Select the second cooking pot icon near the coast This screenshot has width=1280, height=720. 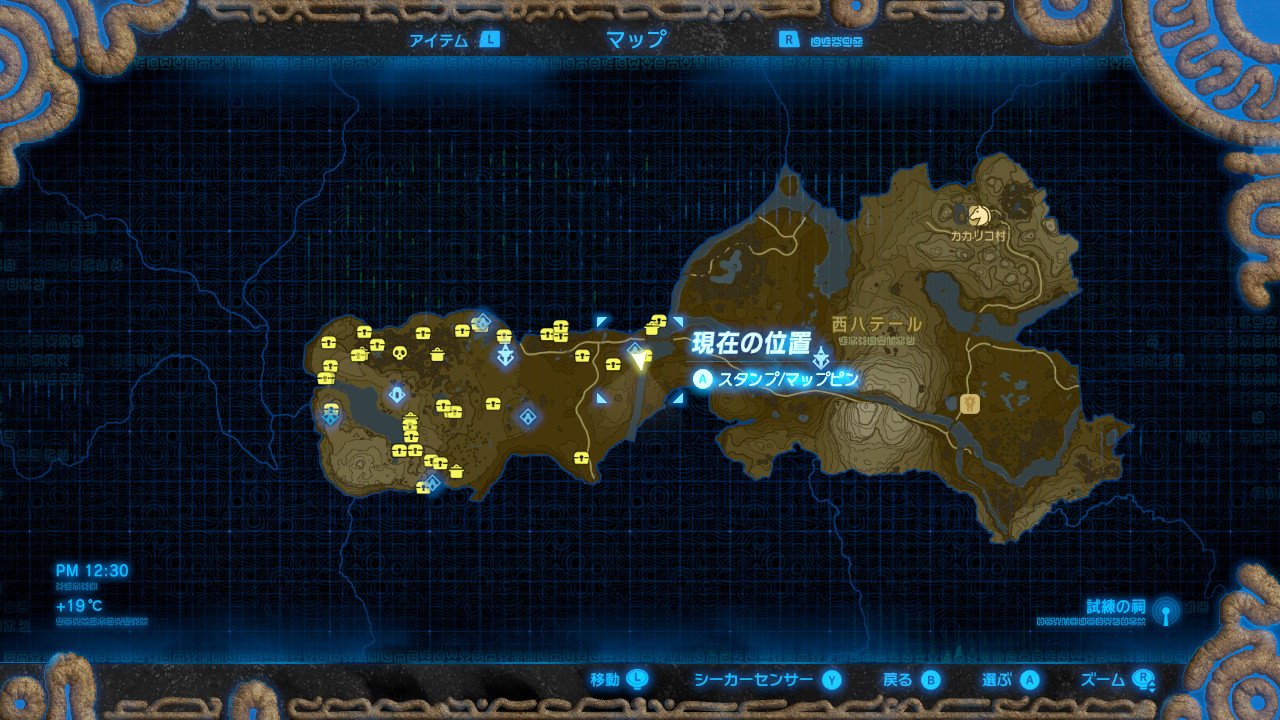(455, 472)
